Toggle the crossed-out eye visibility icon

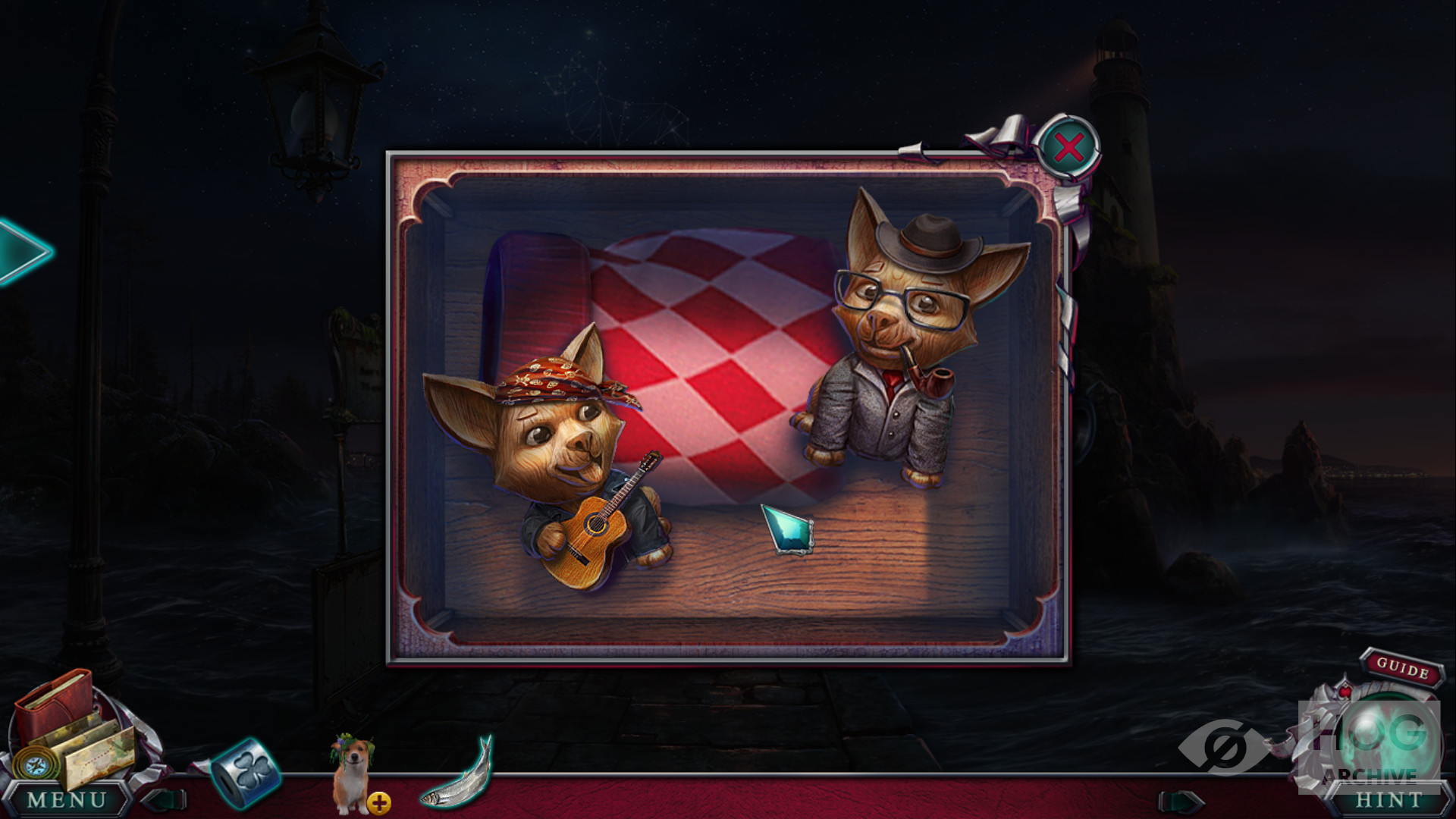tap(1221, 747)
